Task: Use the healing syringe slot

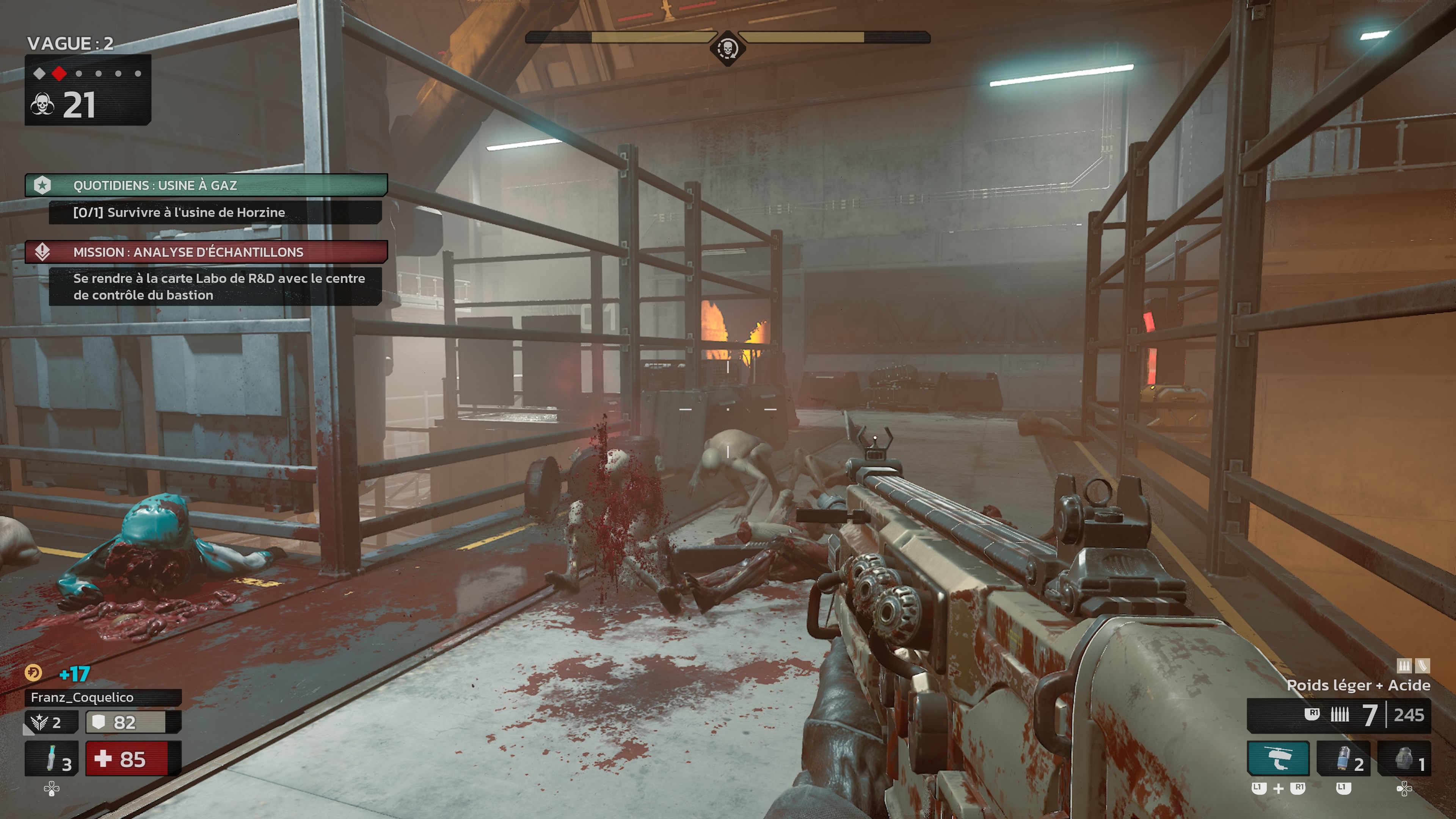Action: (x=52, y=758)
